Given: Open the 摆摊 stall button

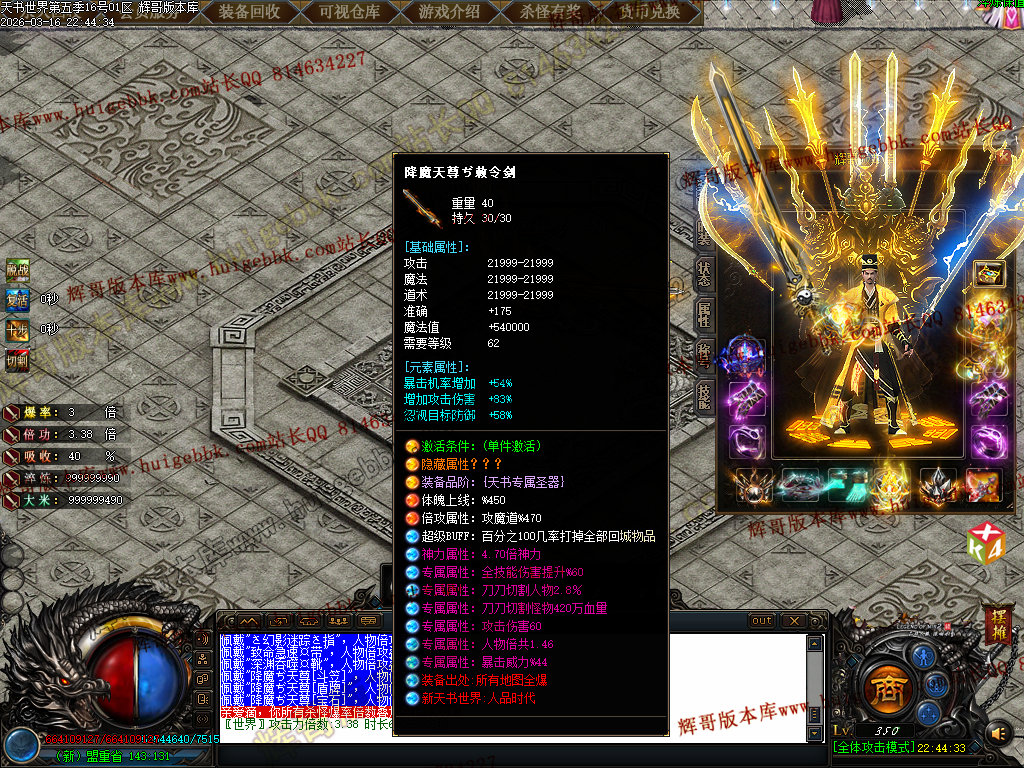Looking at the screenshot, I should click(997, 624).
